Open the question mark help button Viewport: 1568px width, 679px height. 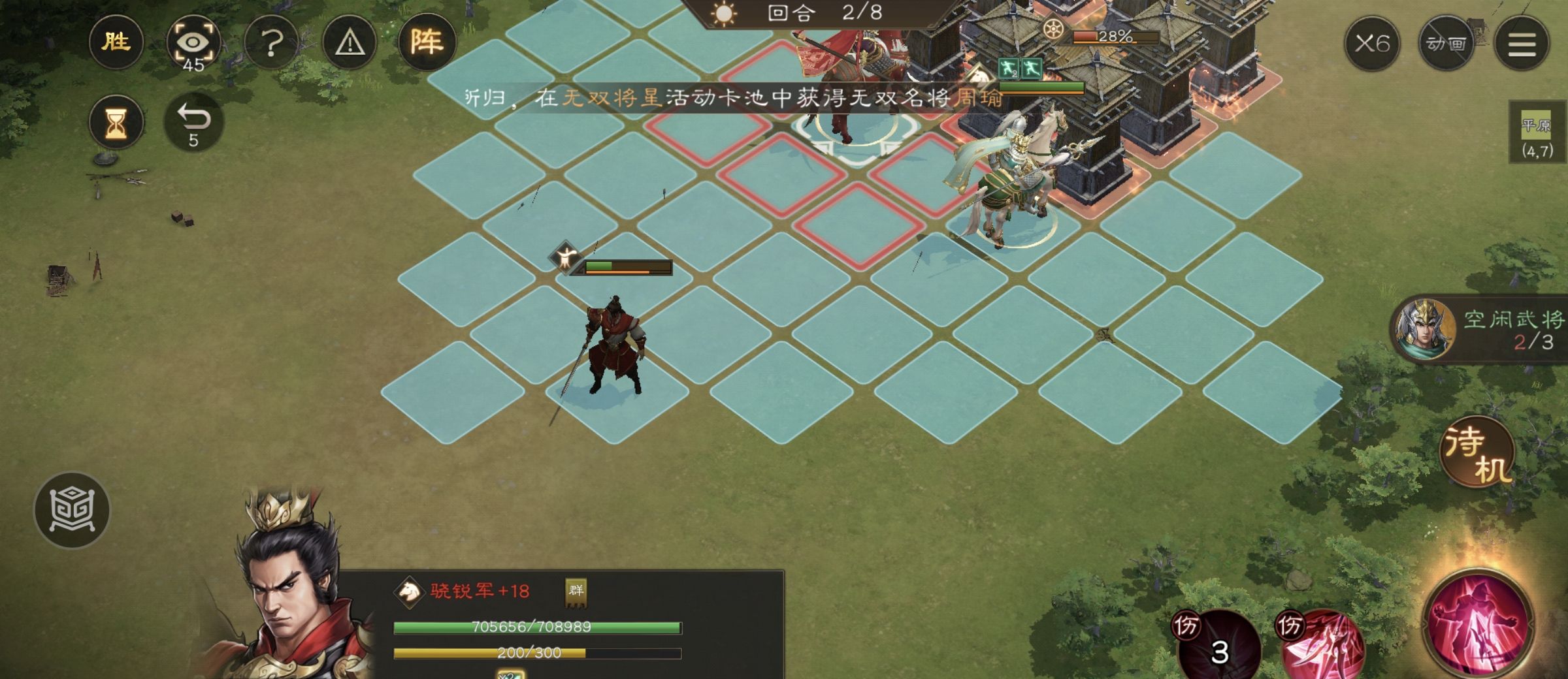coord(271,44)
